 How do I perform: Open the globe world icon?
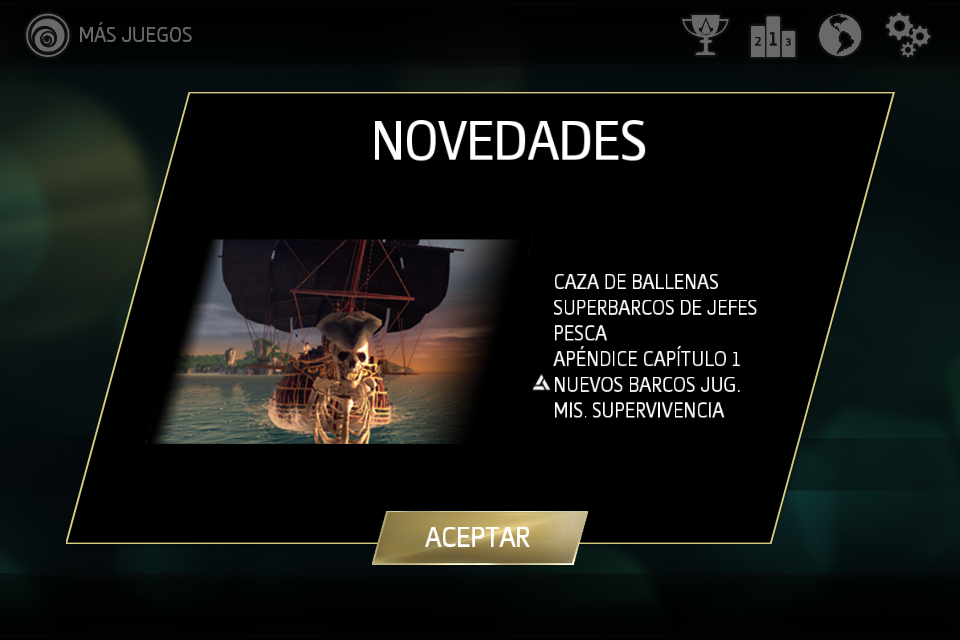coord(840,36)
